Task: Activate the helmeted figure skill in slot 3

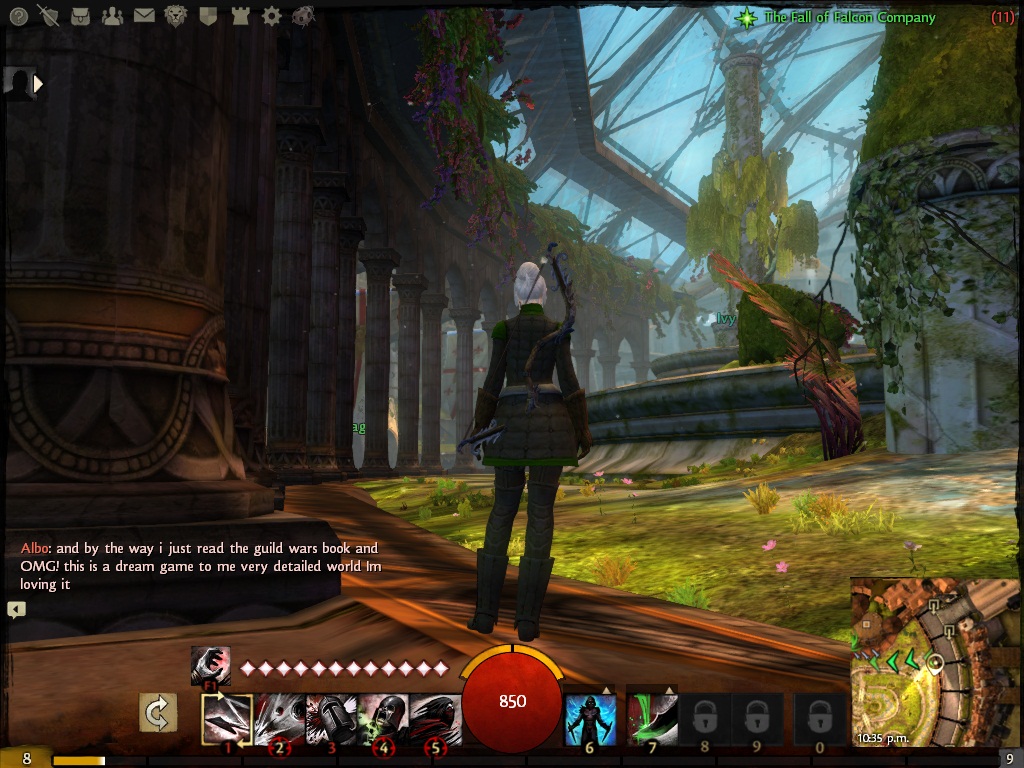Action: pos(331,719)
